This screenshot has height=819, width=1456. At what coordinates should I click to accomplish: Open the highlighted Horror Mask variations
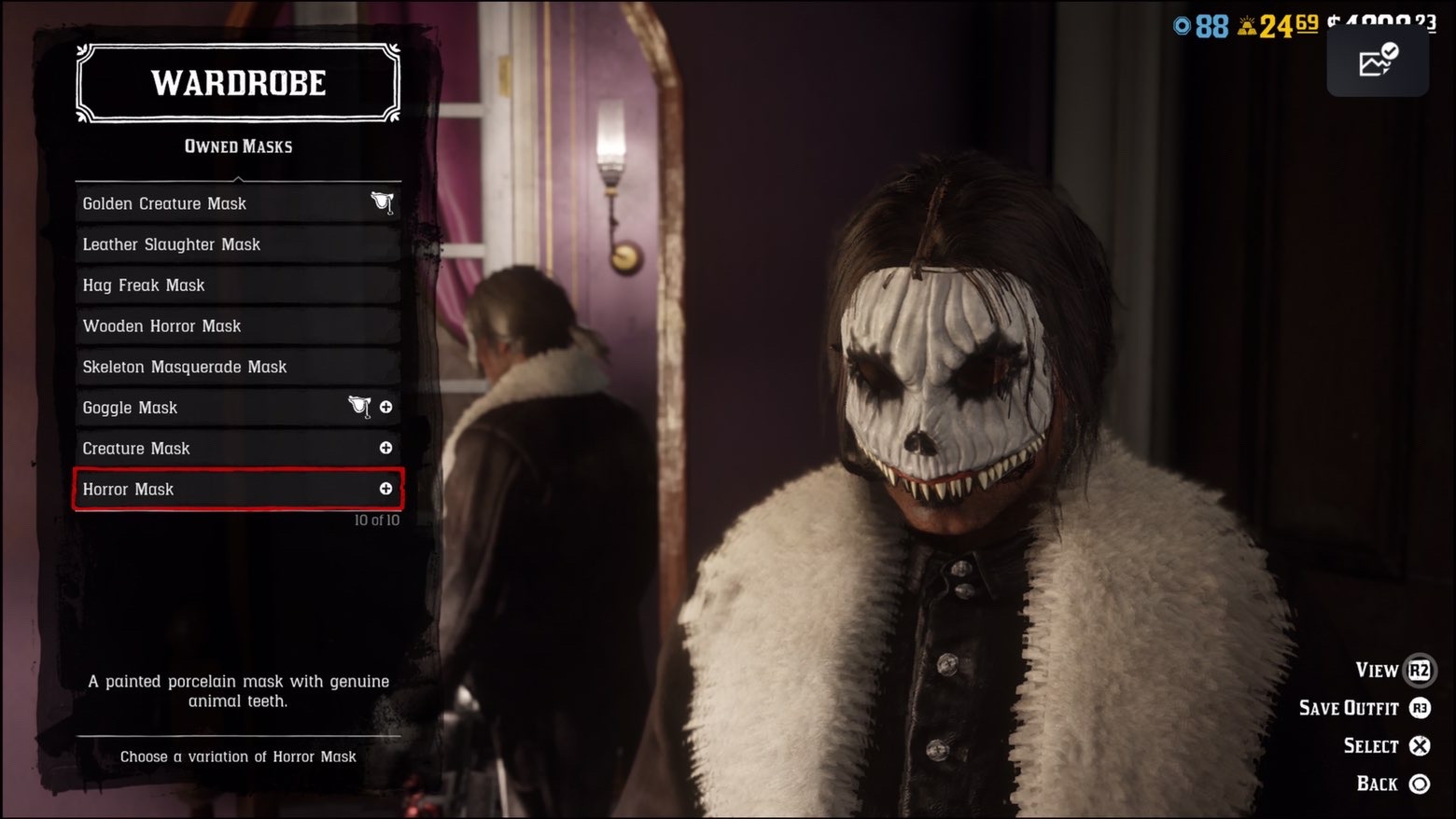[237, 490]
